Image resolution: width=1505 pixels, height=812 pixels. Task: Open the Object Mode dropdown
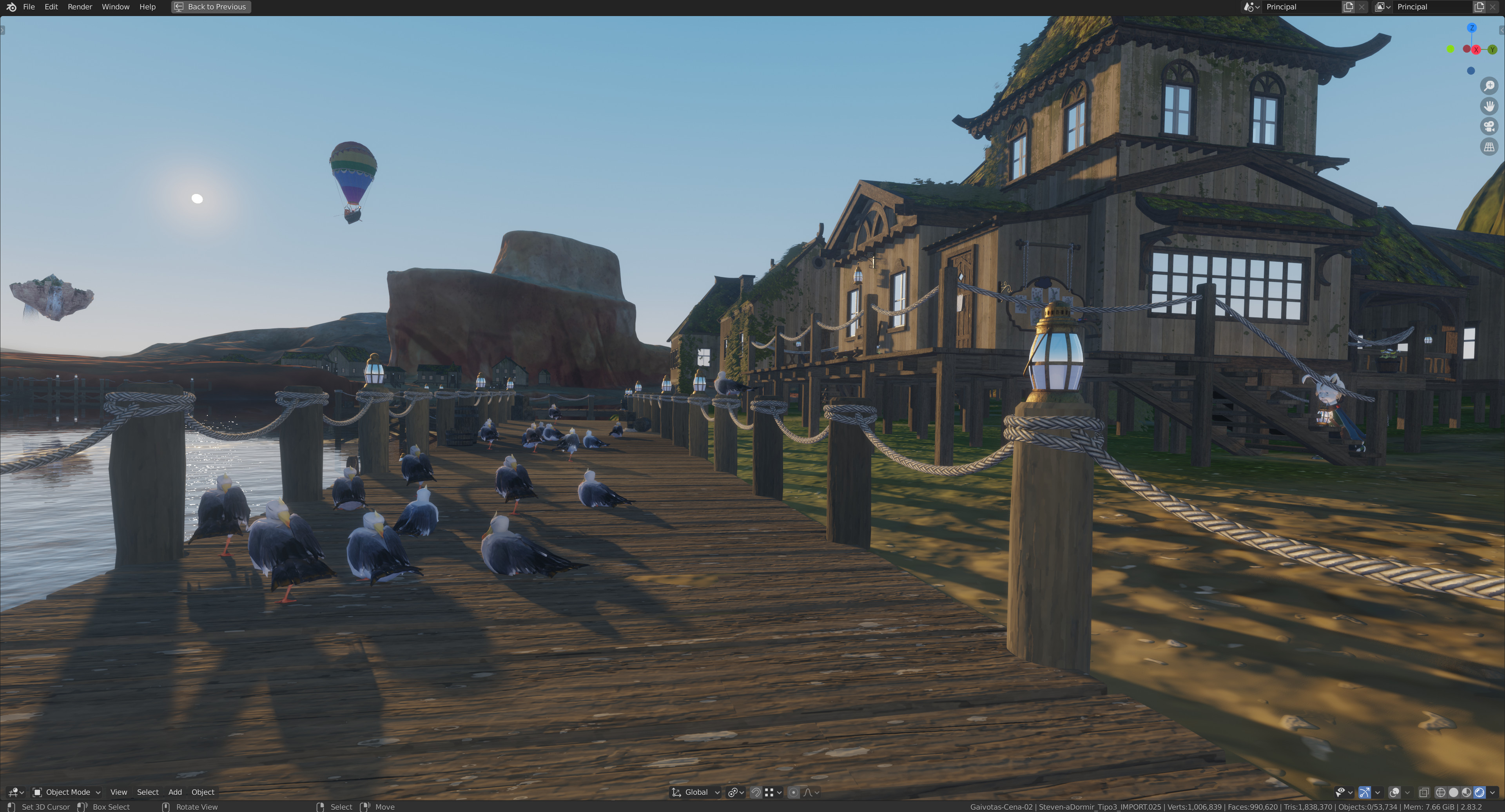(66, 792)
